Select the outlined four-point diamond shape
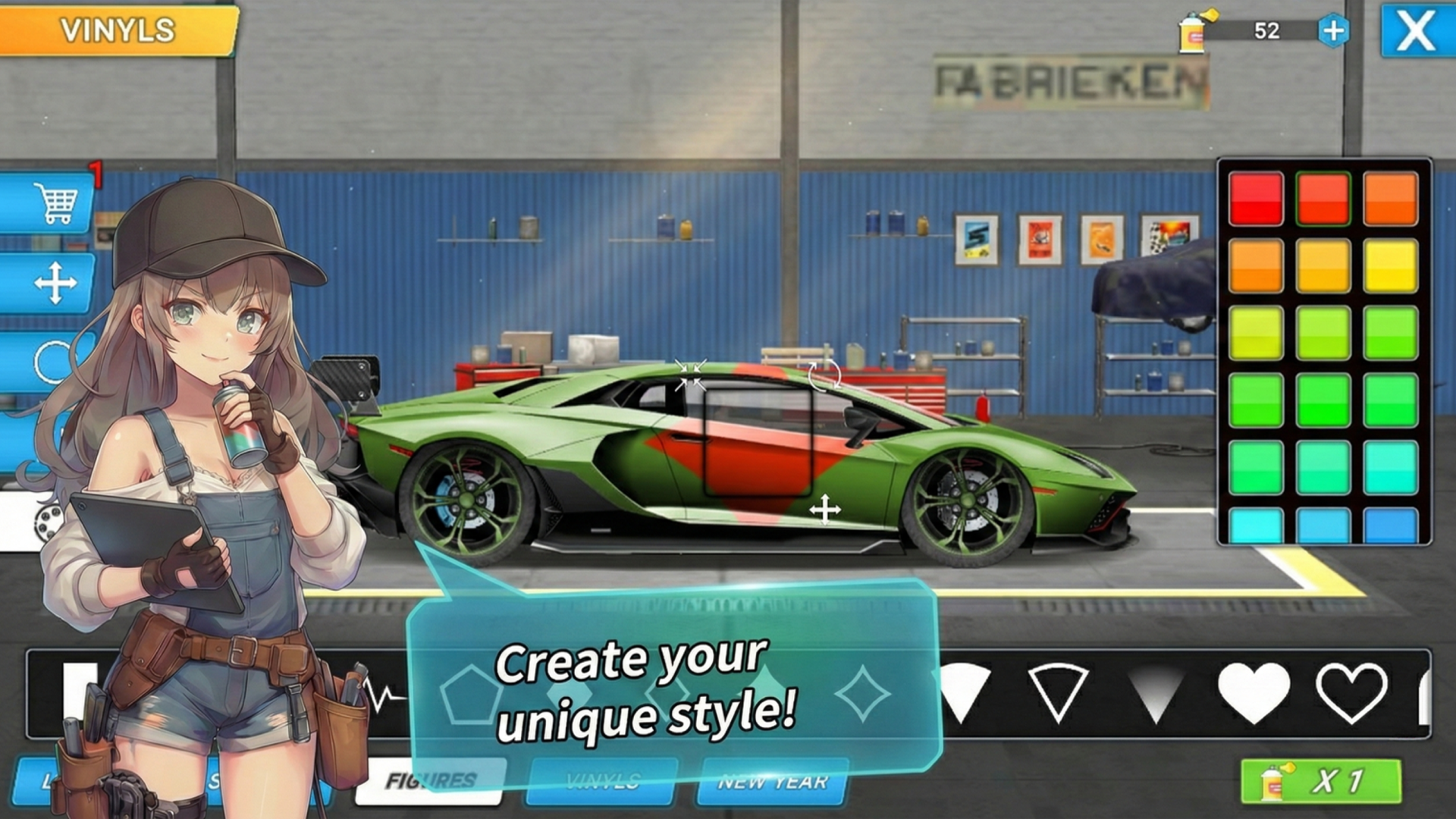This screenshot has height=819, width=1456. click(x=862, y=693)
